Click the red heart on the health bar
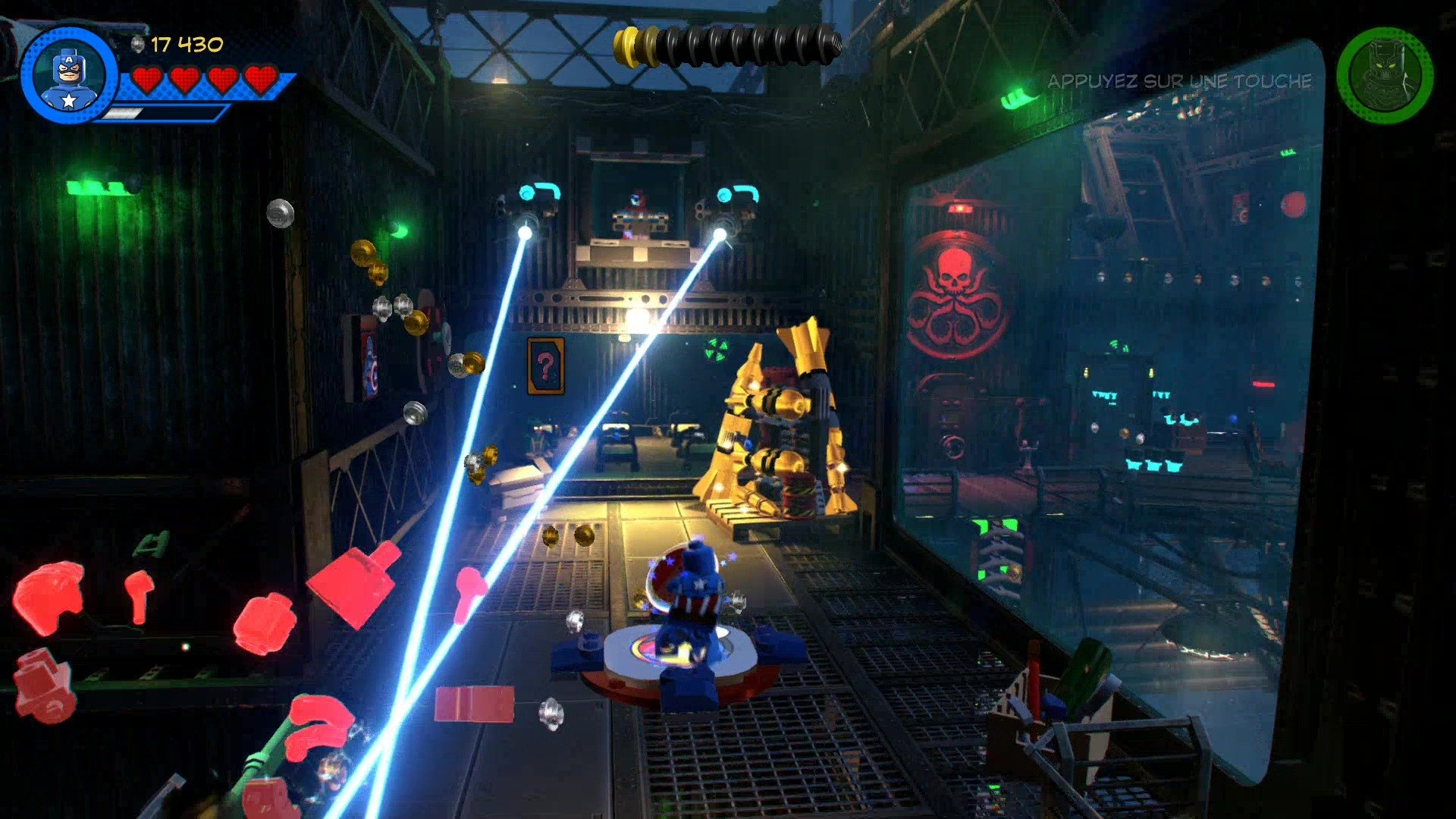Image resolution: width=1456 pixels, height=819 pixels. coord(149,78)
